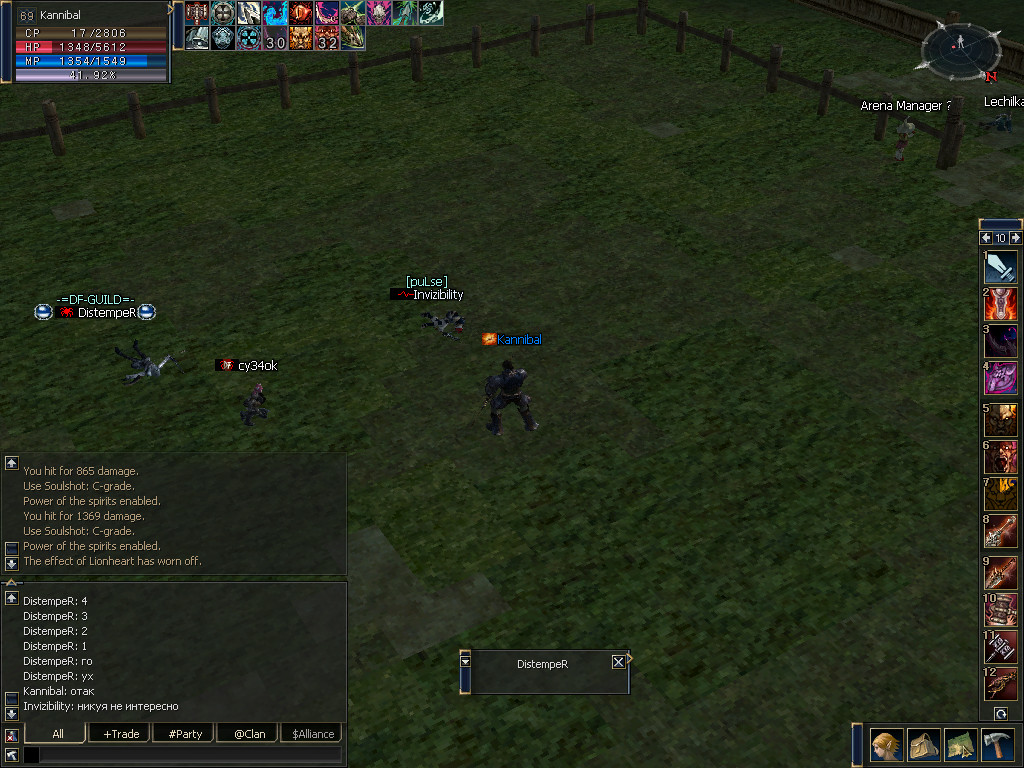Switch chat to the +Trade tab
The height and width of the screenshot is (768, 1024).
coord(121,734)
